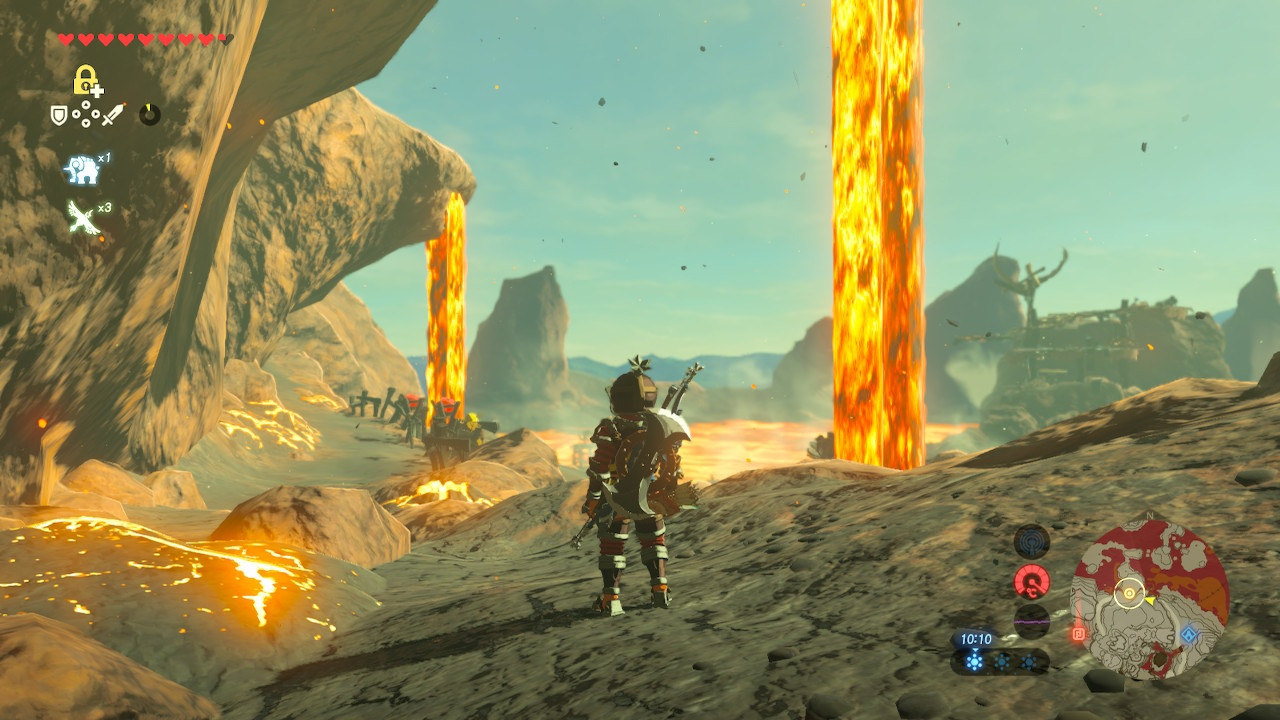The height and width of the screenshot is (720, 1280).
Task: Click the yellow ringed marker at minimap center
Action: tap(1130, 593)
